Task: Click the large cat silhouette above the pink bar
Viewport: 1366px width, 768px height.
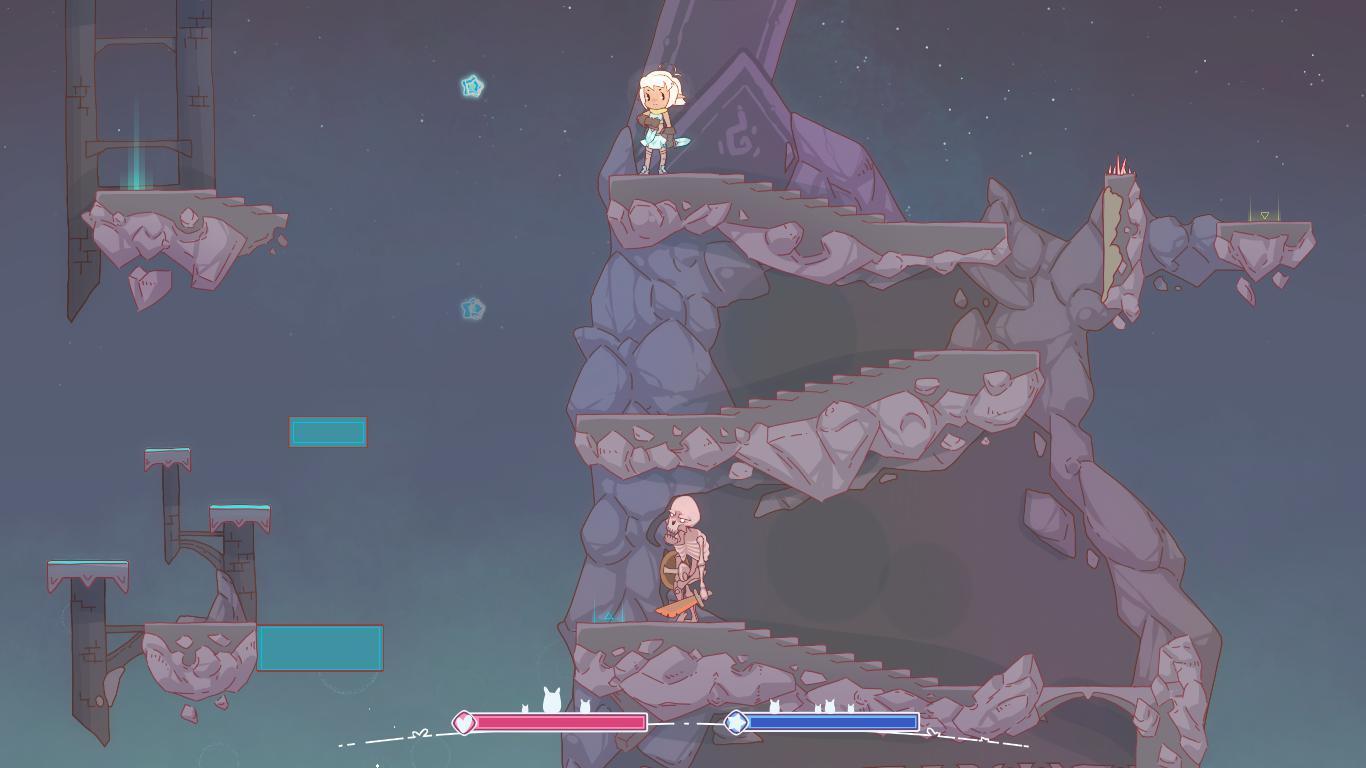Action: [551, 699]
